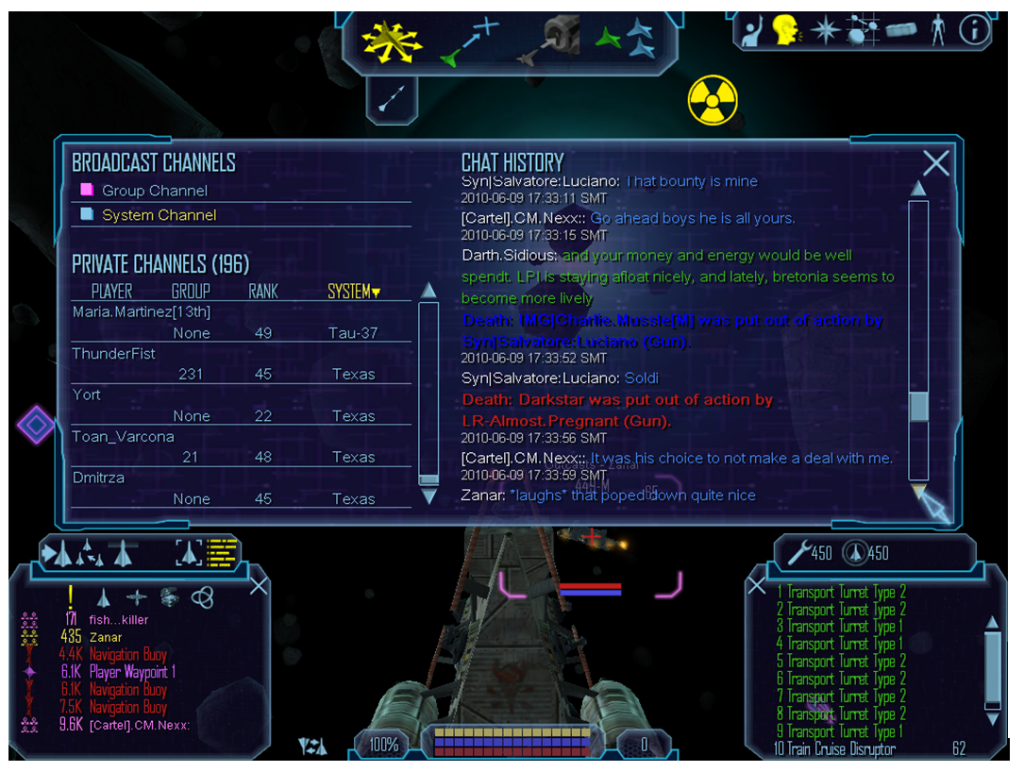The image size is (1024, 772).
Task: Click the star-shaped navigation map icon
Action: tap(824, 30)
